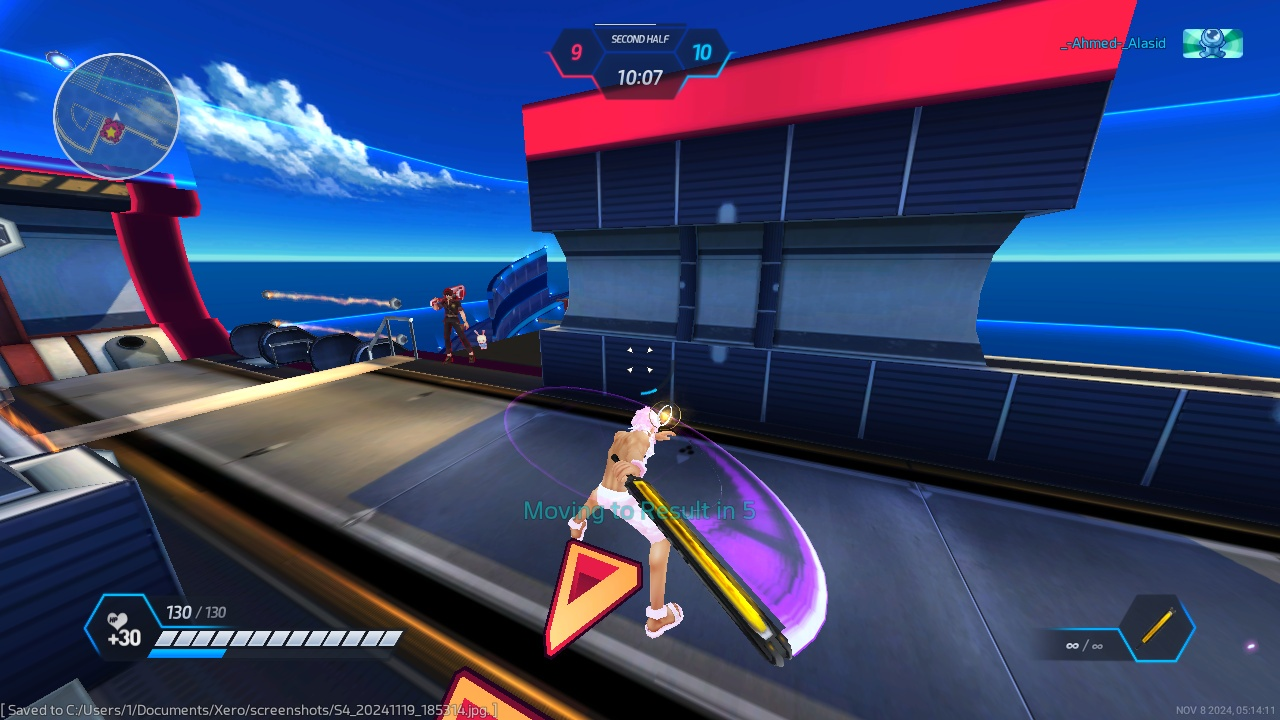Open the _-Ahmed-_Alasid player avatar
This screenshot has height=720, width=1280.
1212,43
